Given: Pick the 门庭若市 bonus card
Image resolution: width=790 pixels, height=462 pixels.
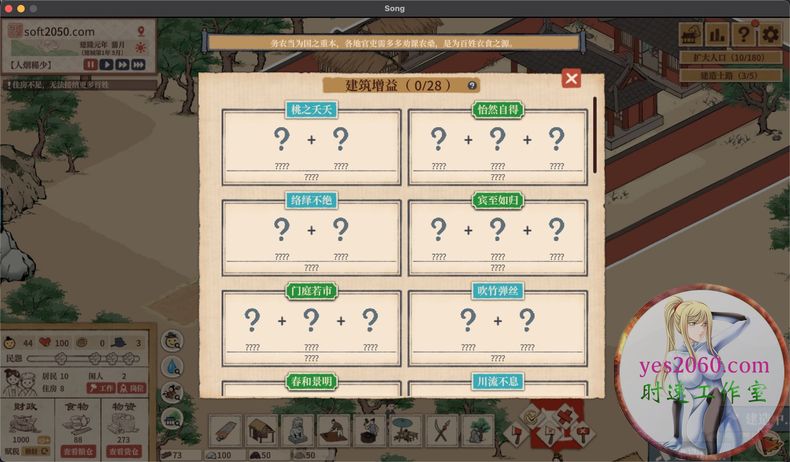Looking at the screenshot, I should click(311, 328).
